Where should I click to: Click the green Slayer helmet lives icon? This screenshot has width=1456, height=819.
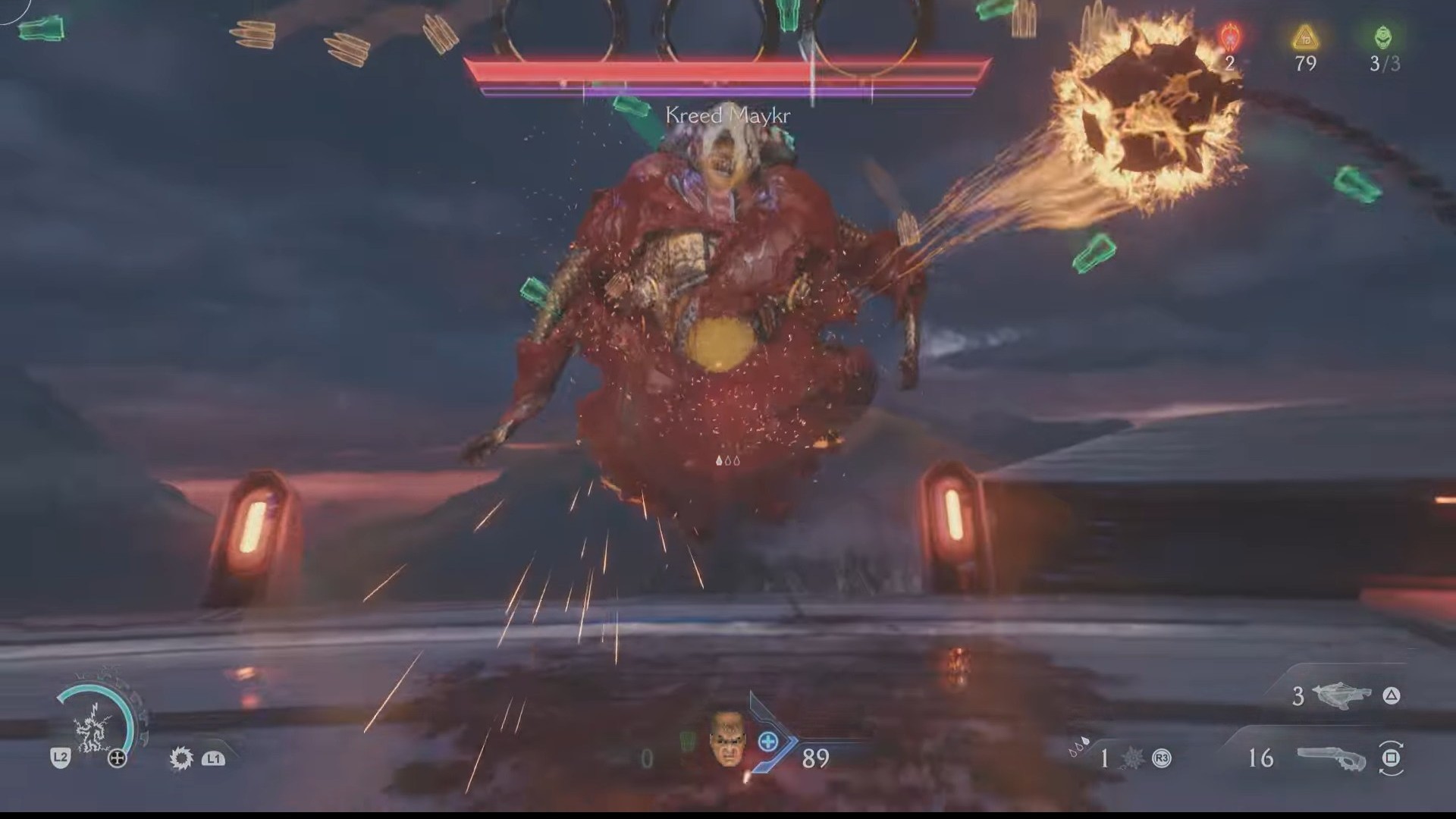(1384, 36)
